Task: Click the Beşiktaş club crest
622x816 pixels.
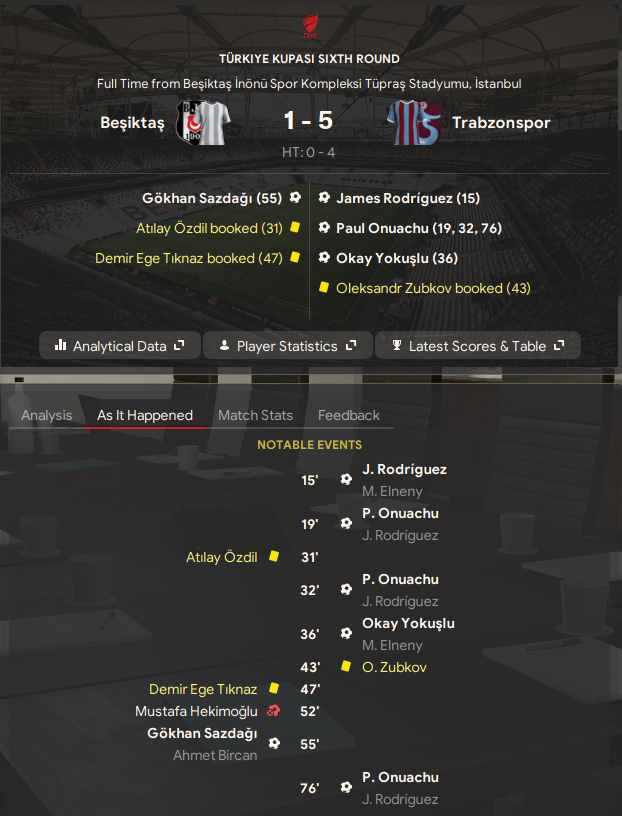Action: tap(203, 123)
